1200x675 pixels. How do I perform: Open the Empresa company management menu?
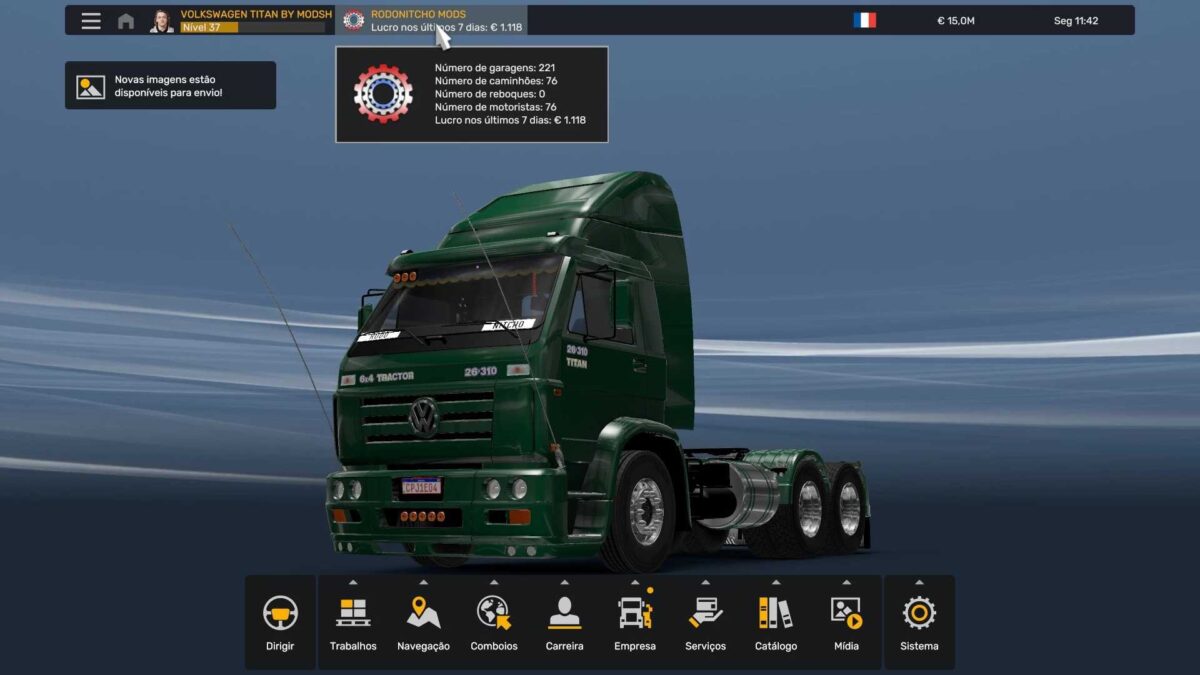pyautogui.click(x=635, y=622)
